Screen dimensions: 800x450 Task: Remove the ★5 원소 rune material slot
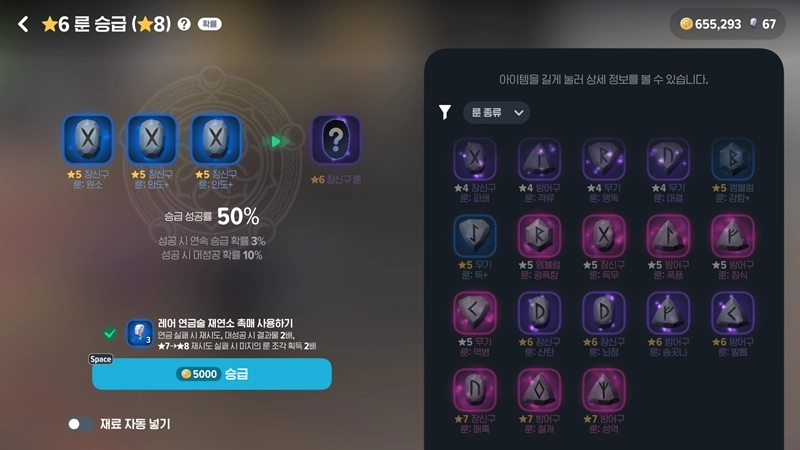(x=88, y=138)
